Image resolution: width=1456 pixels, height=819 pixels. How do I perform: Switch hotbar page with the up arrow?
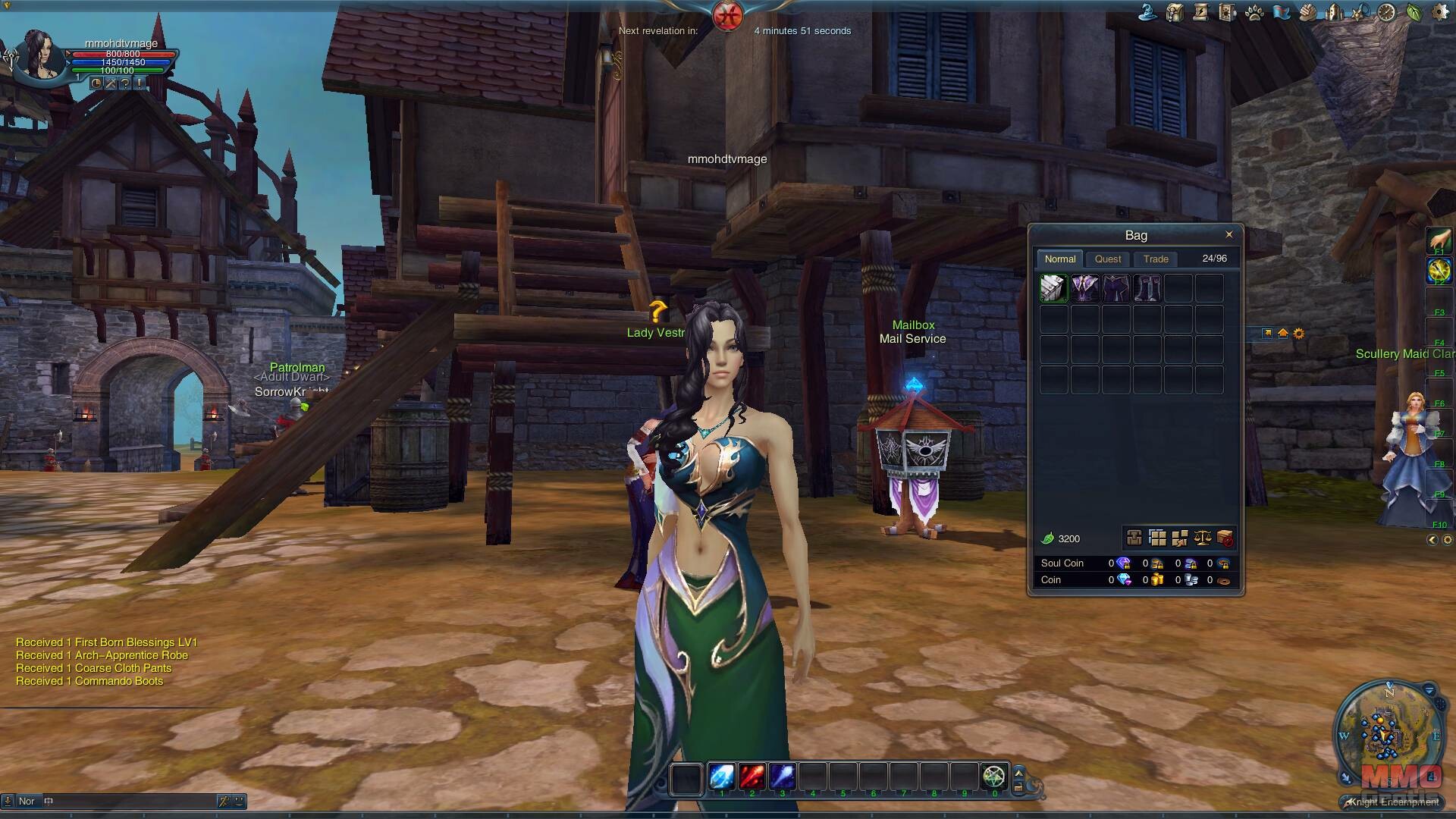[x=1018, y=771]
